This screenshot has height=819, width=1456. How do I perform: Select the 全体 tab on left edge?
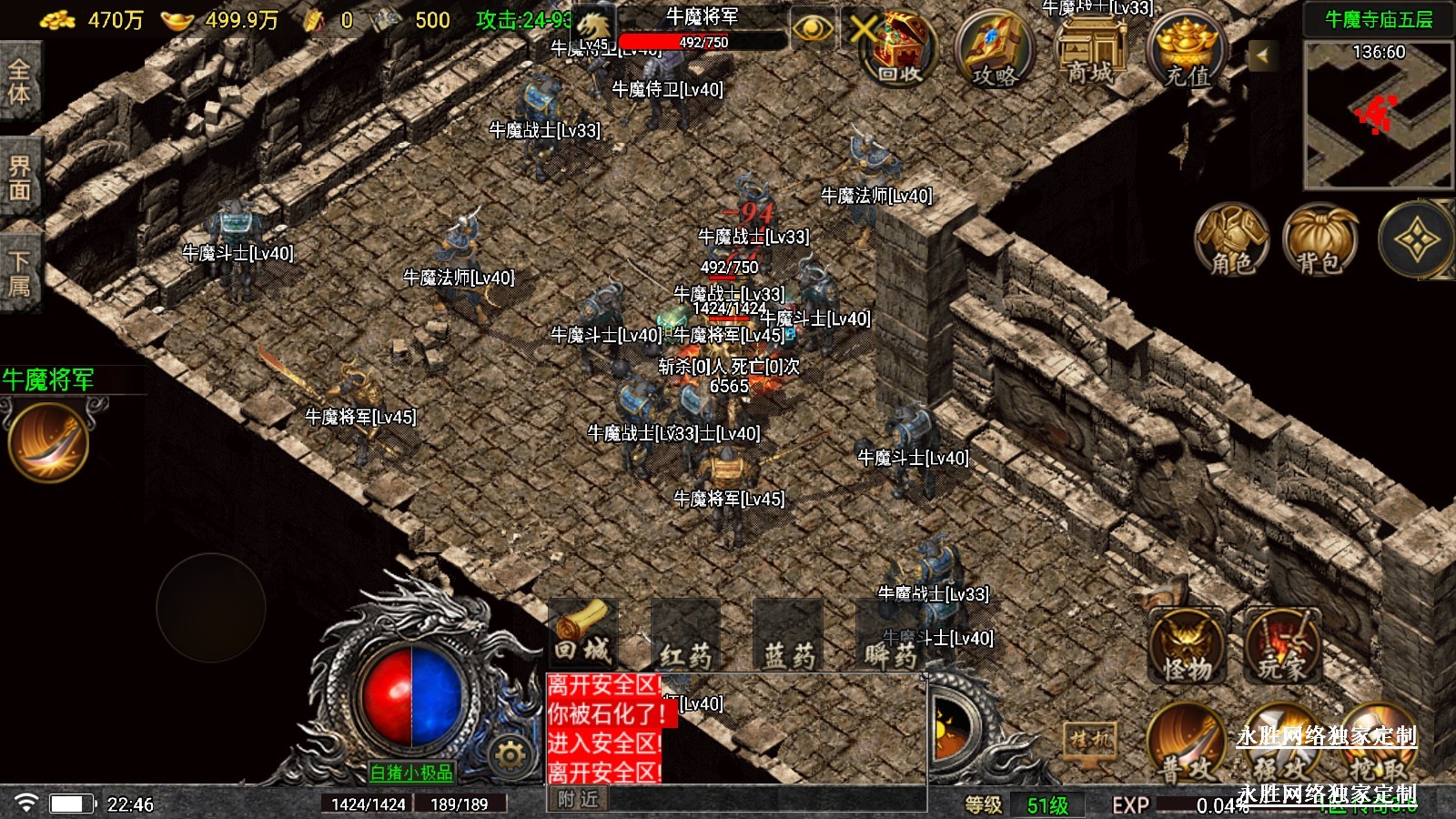pyautogui.click(x=19, y=82)
